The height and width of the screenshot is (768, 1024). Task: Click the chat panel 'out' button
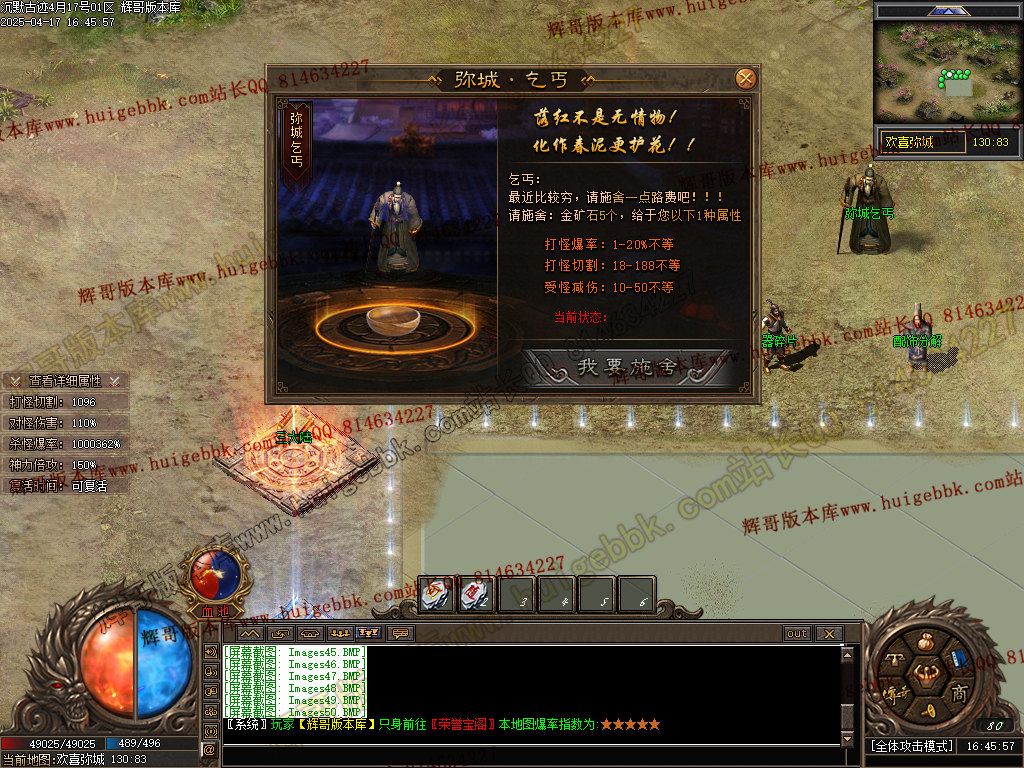(796, 634)
